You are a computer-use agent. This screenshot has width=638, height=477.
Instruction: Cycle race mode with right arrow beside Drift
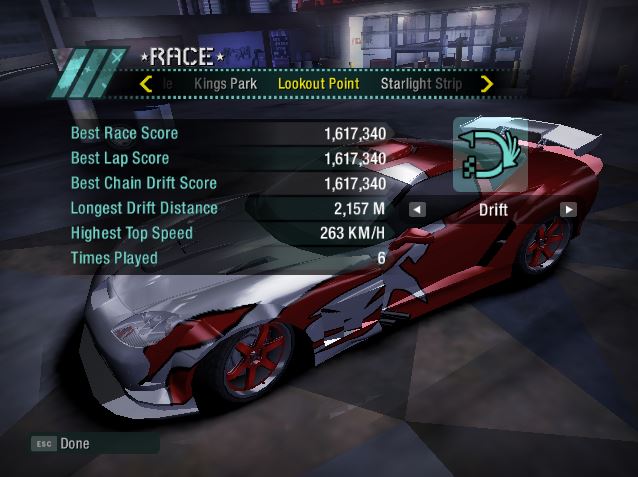point(568,210)
